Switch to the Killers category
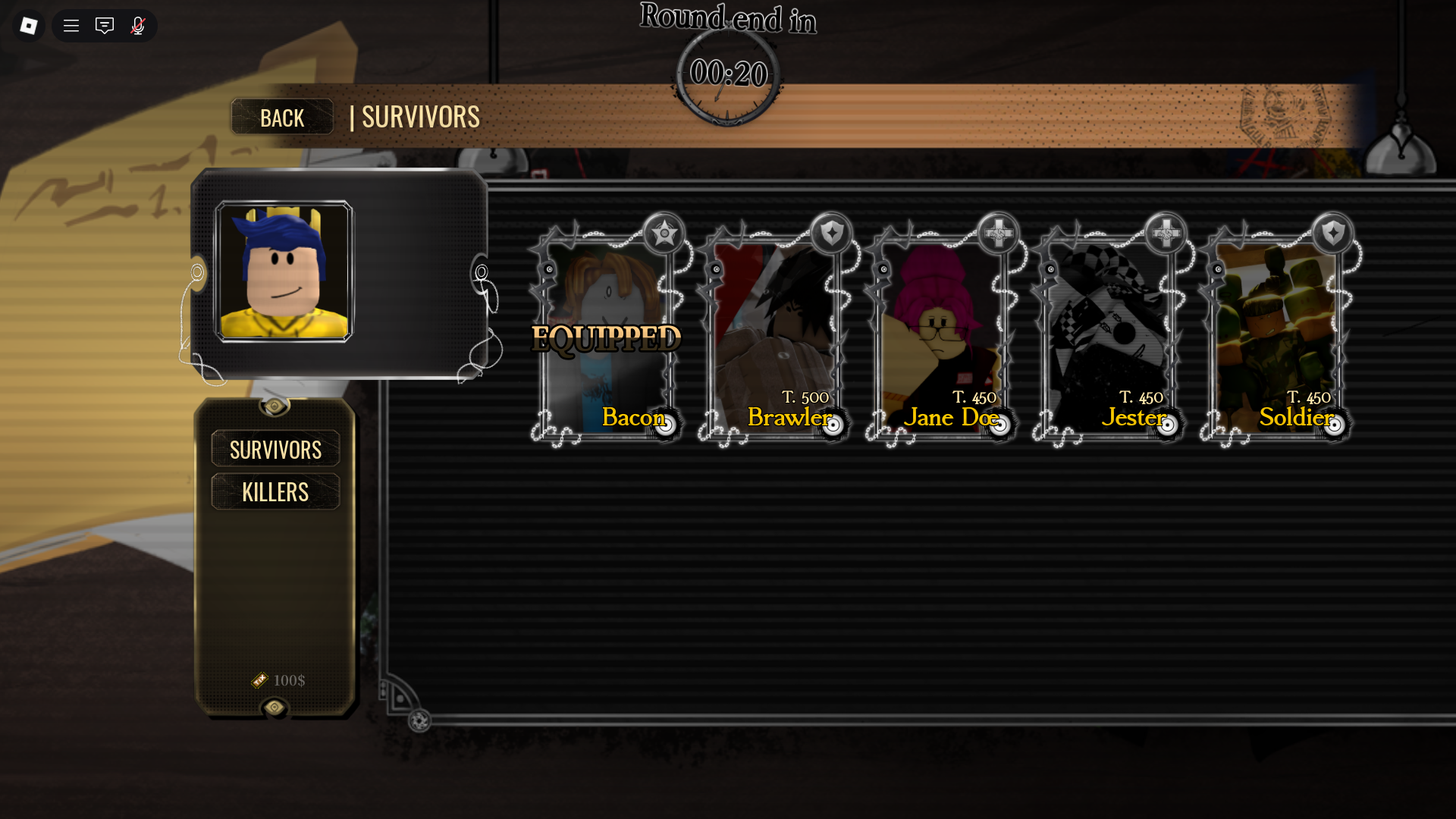1456x819 pixels. (x=275, y=491)
